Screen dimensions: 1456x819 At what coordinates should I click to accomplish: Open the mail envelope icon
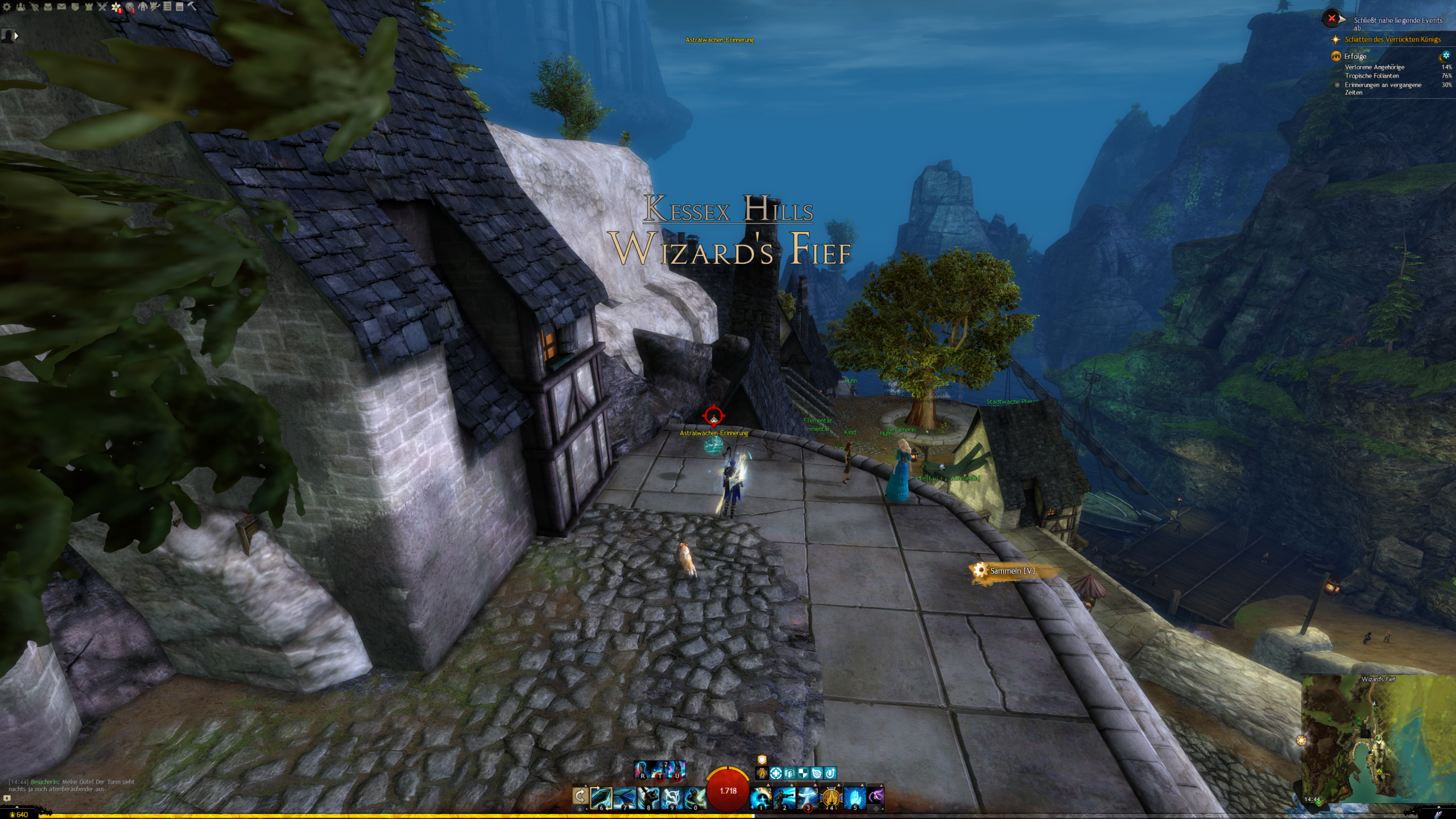coord(61,7)
